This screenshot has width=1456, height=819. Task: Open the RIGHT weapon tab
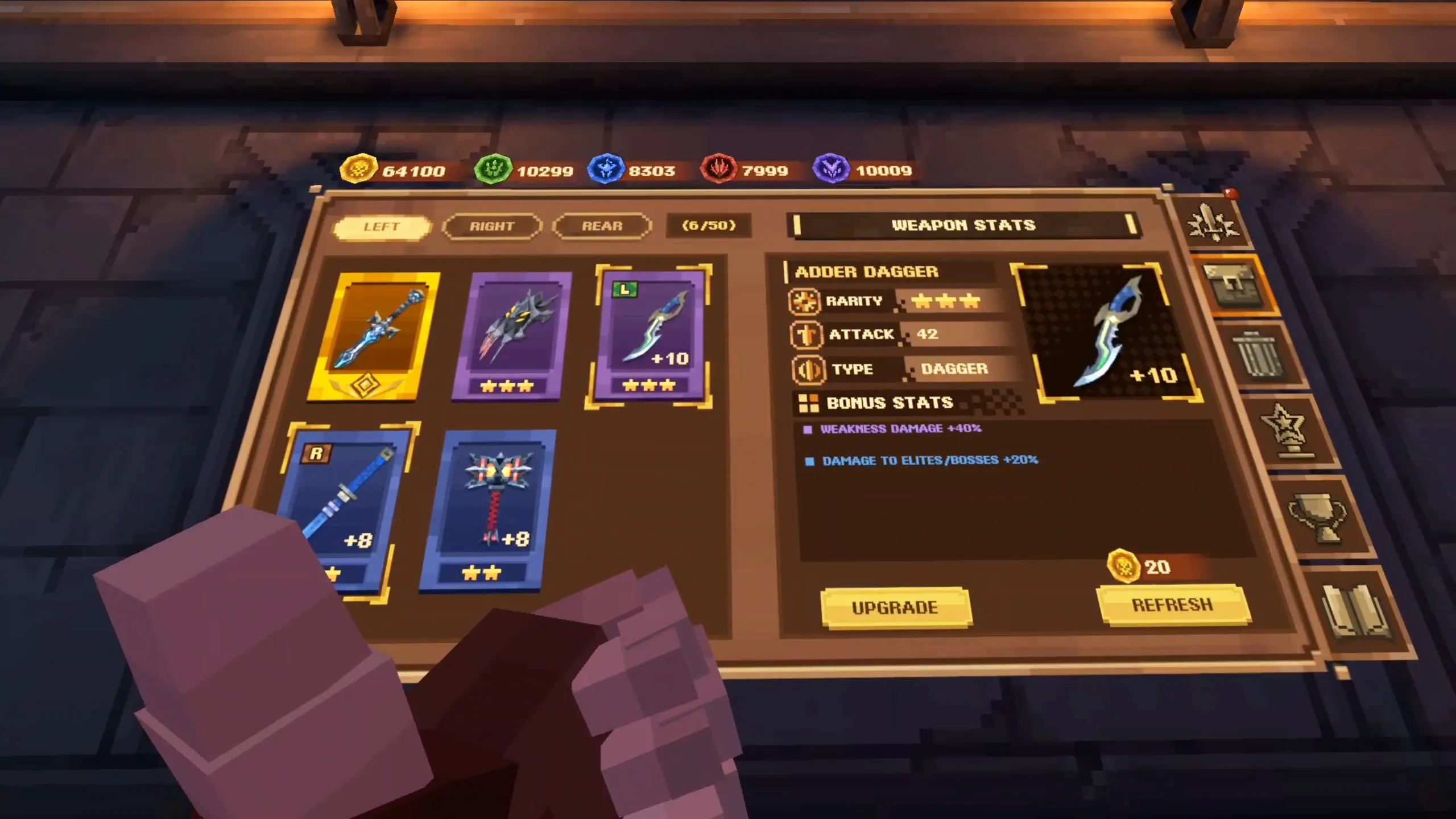pos(491,226)
